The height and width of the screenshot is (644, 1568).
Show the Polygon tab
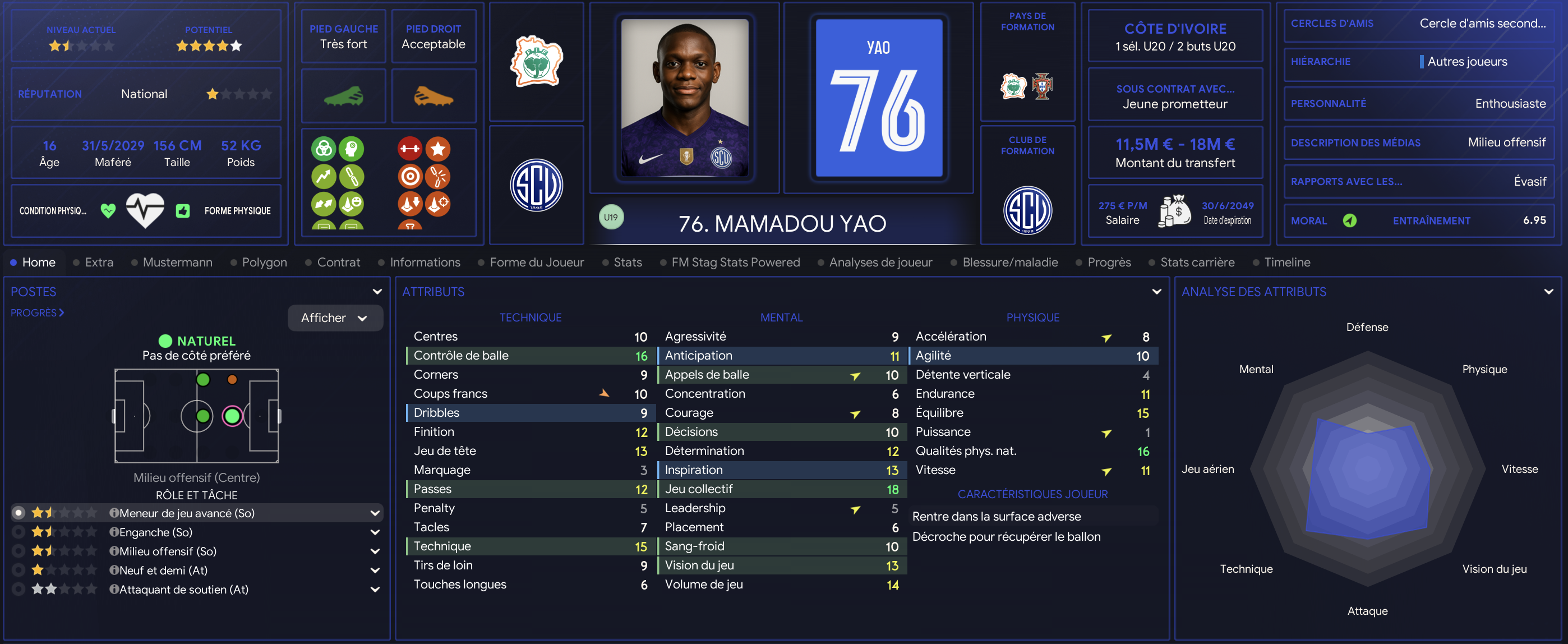[x=264, y=263]
